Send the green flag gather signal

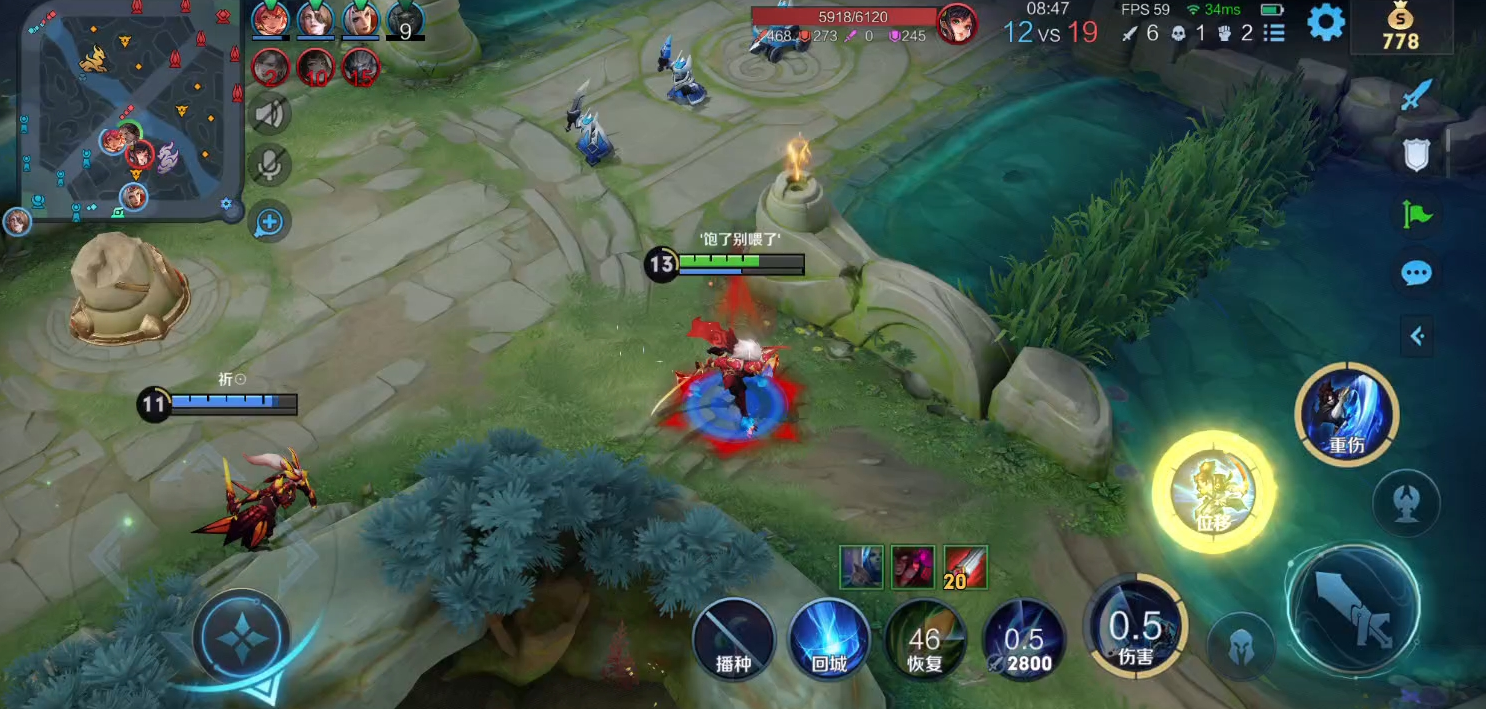pos(1416,213)
